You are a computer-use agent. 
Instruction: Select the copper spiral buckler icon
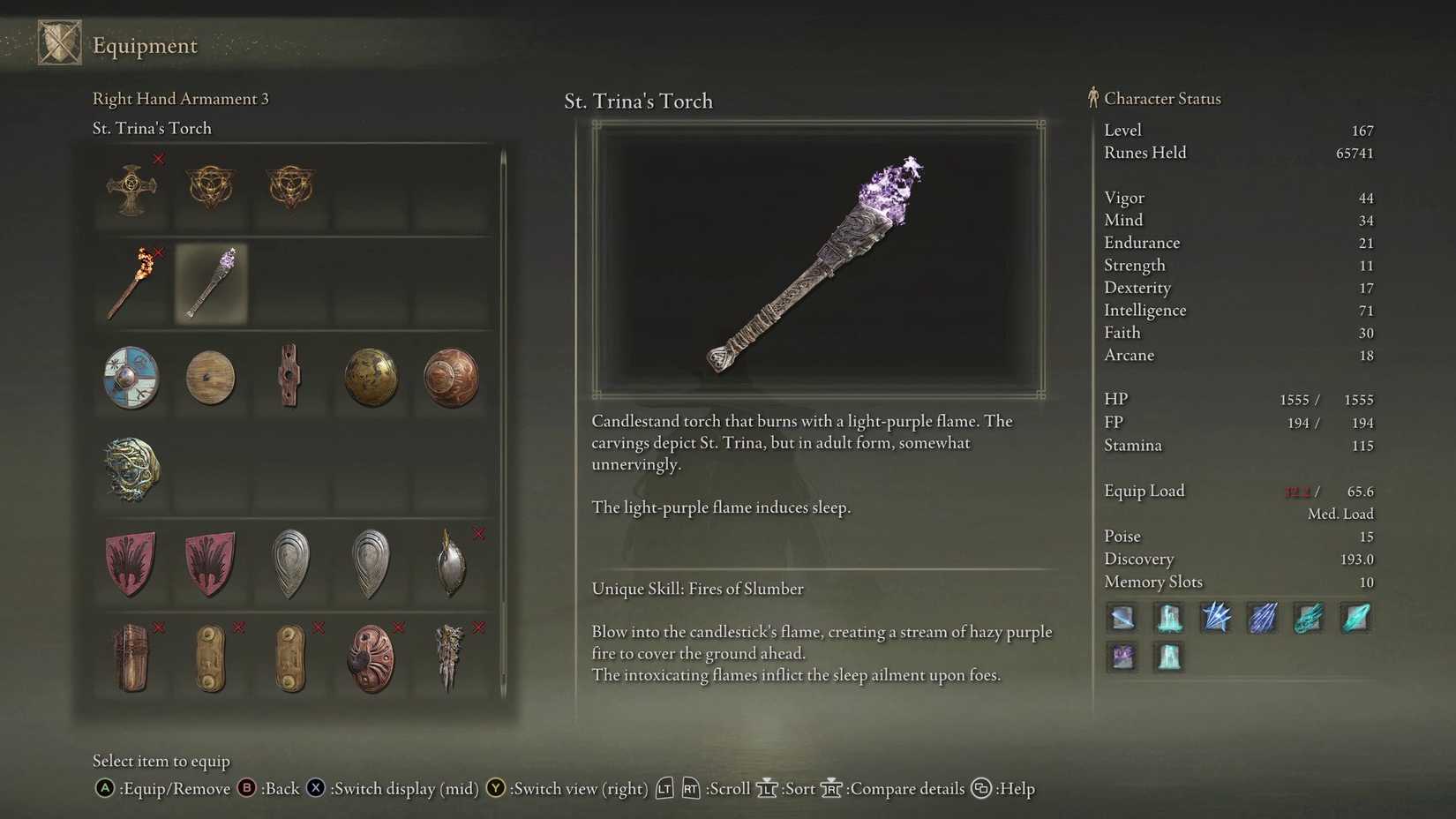[450, 378]
